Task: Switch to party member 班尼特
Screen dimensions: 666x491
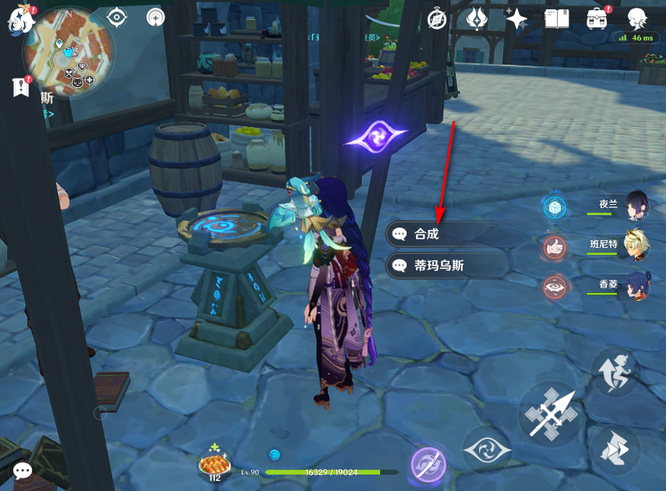Action: pyautogui.click(x=636, y=246)
